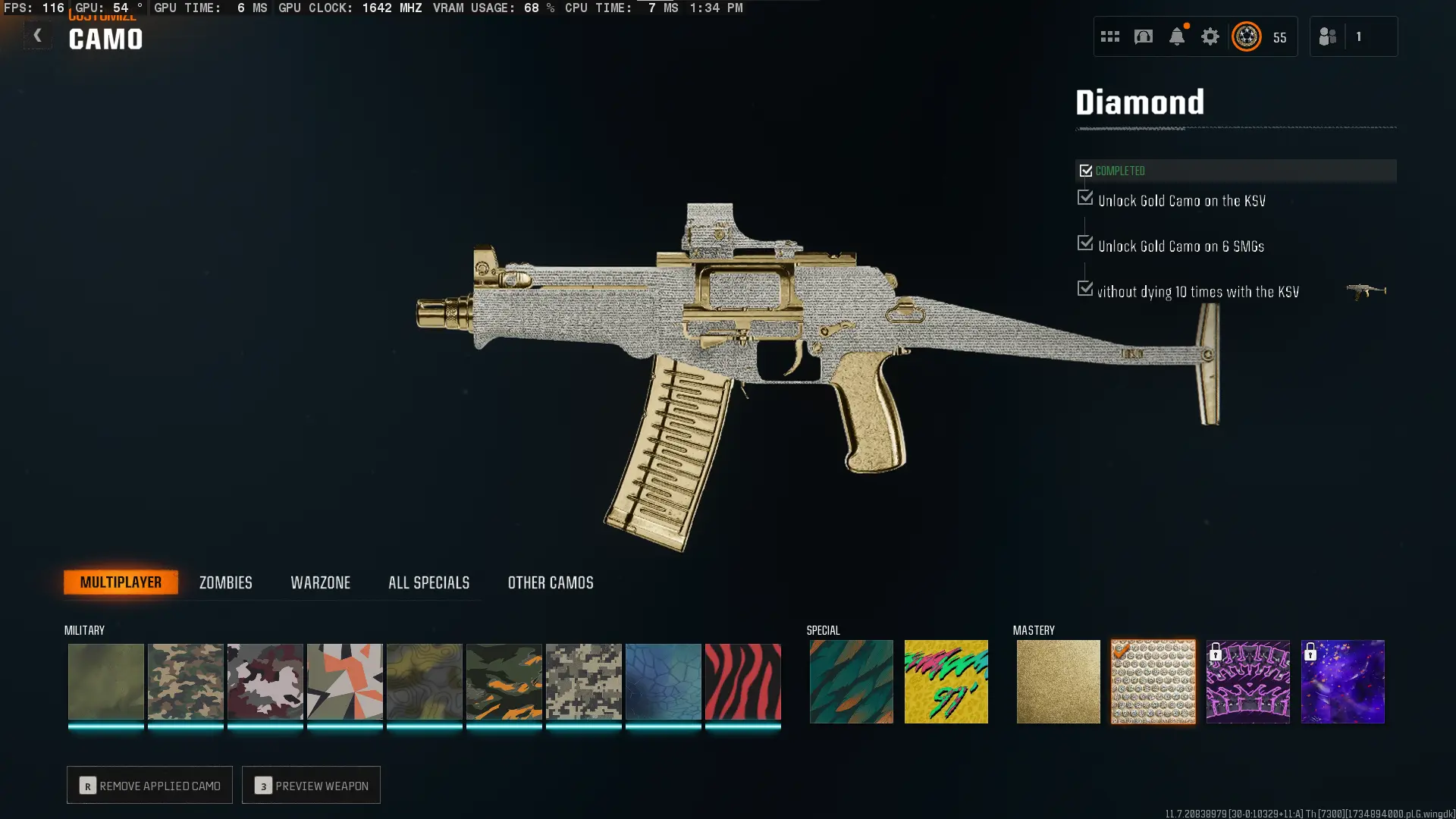Click the small KSV weapon icon beside challenges

pos(1366,290)
